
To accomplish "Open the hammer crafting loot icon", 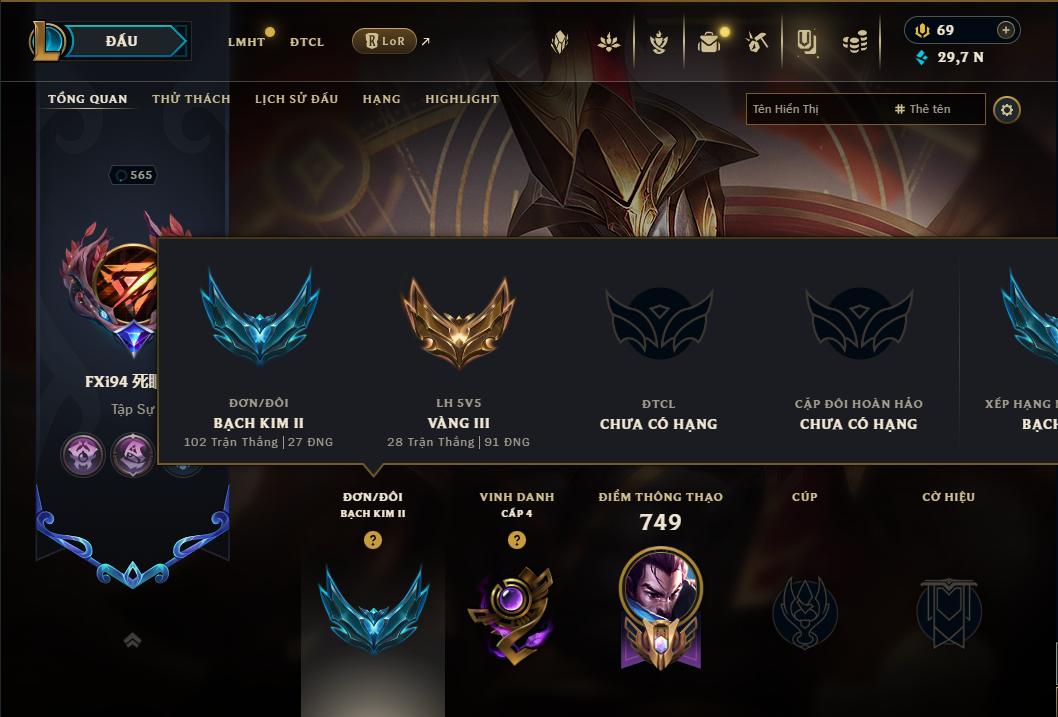I will [x=757, y=42].
